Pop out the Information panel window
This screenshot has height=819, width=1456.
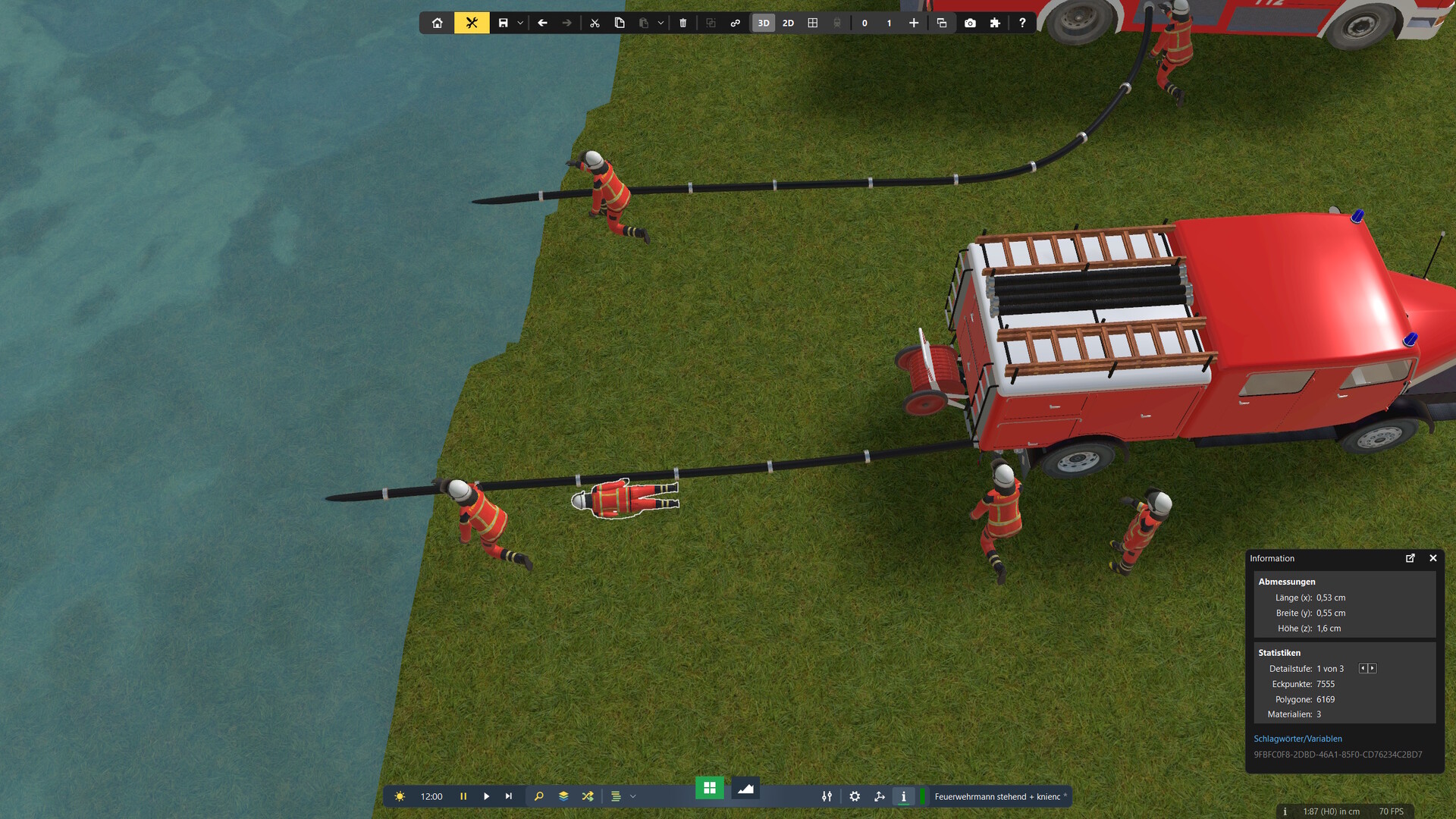click(1410, 558)
